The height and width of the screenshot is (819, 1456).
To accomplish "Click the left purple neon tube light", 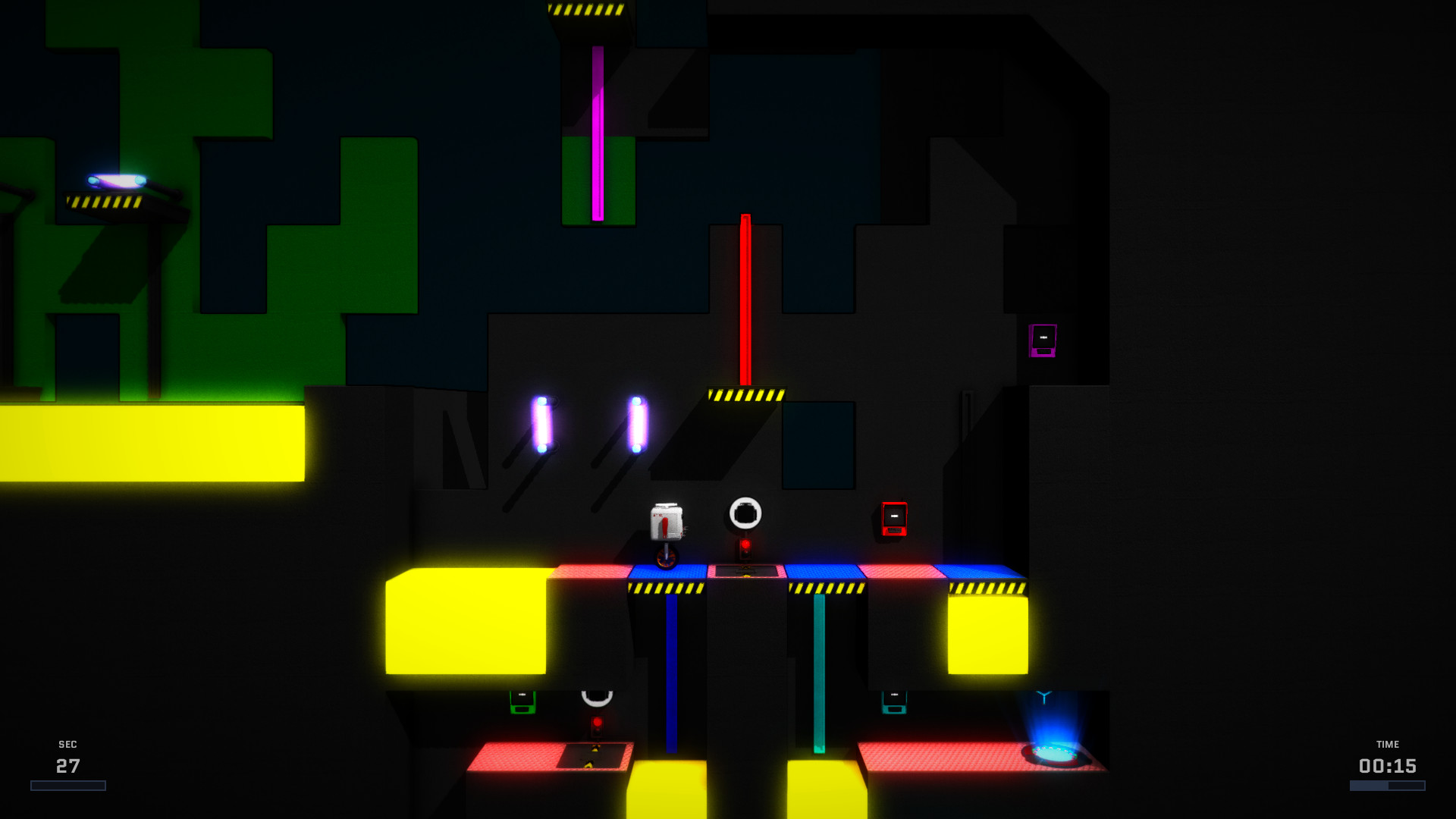I will (x=544, y=425).
